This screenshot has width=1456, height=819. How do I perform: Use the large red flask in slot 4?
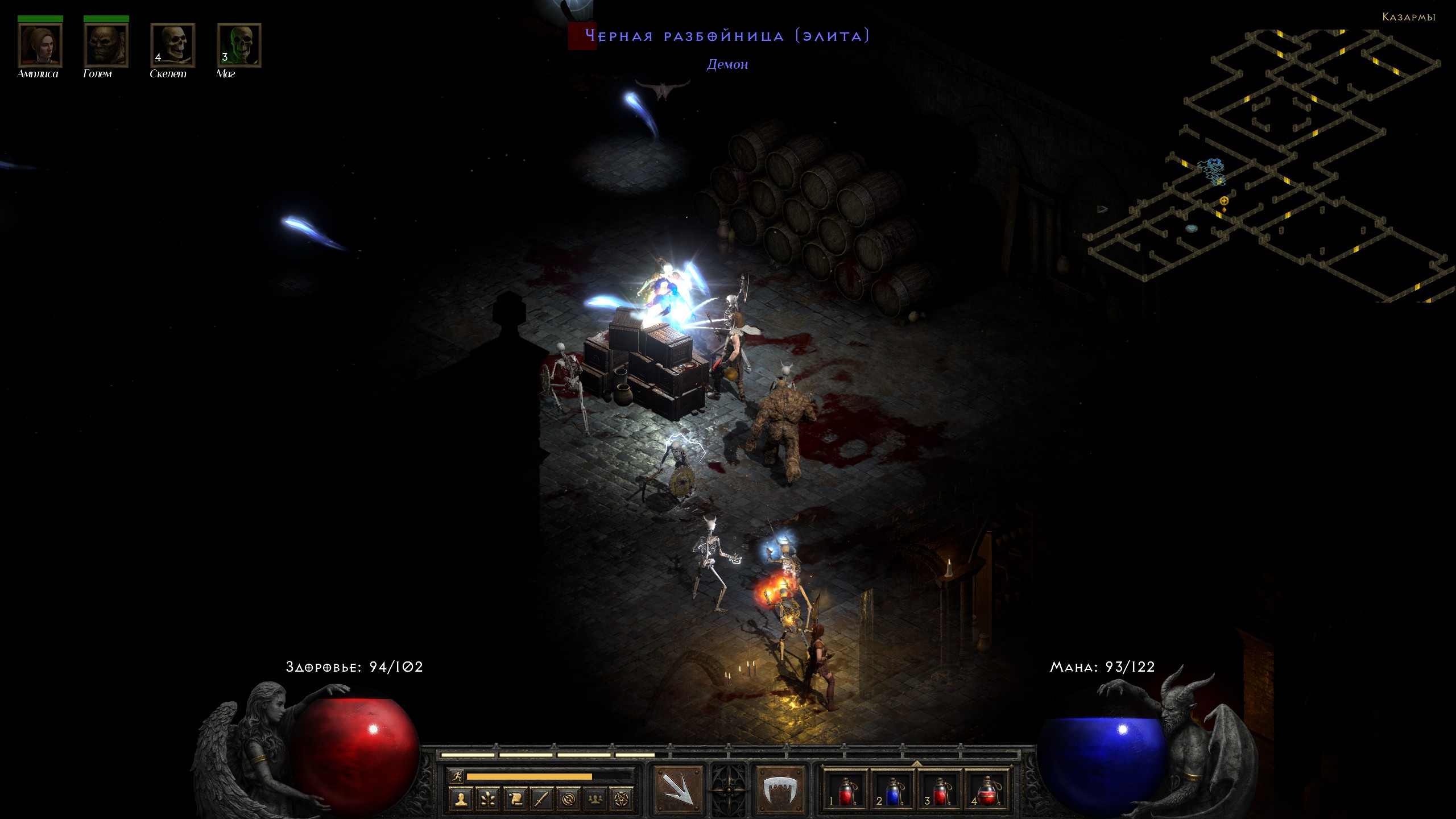coord(987,791)
